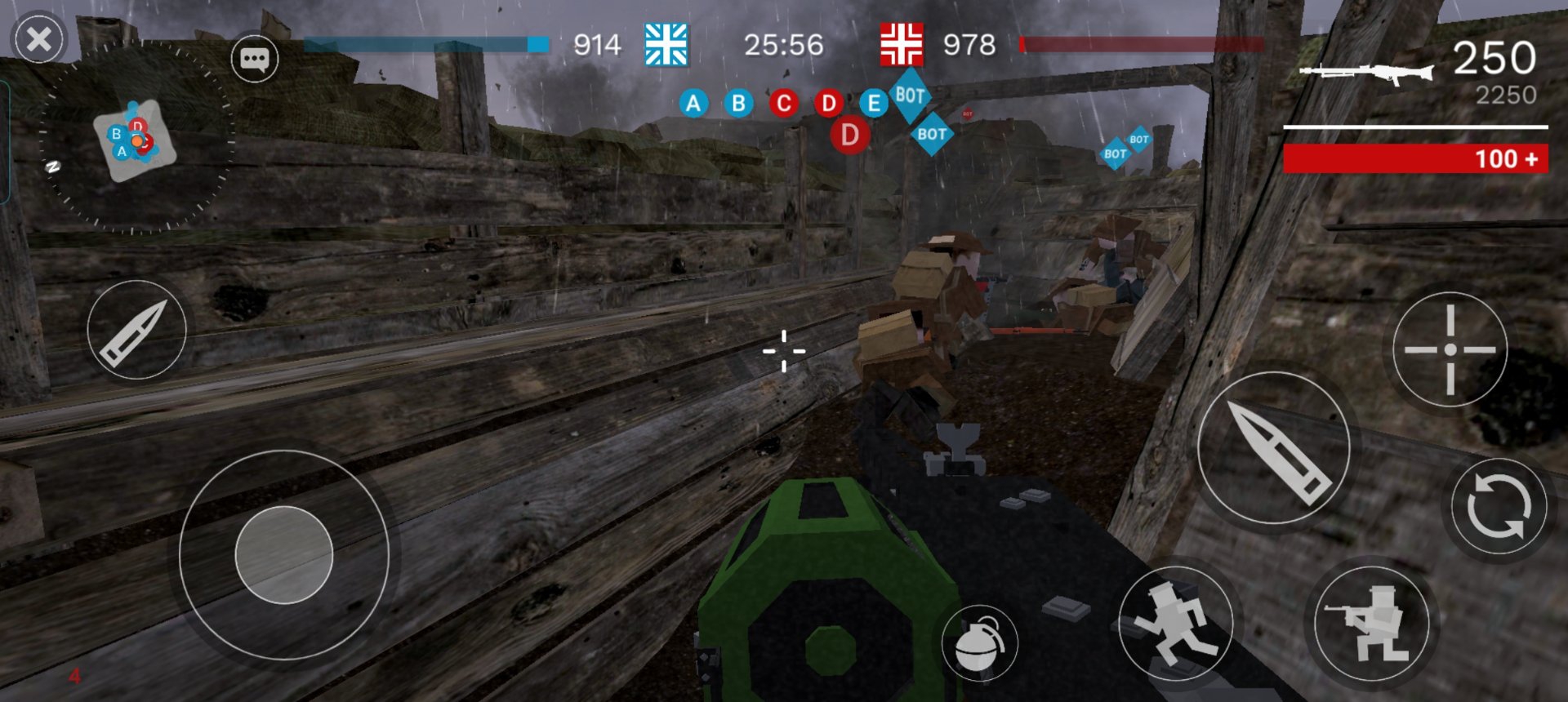The height and width of the screenshot is (702, 1568).
Task: Aim down sights with the crosshair button
Action: [x=1450, y=349]
